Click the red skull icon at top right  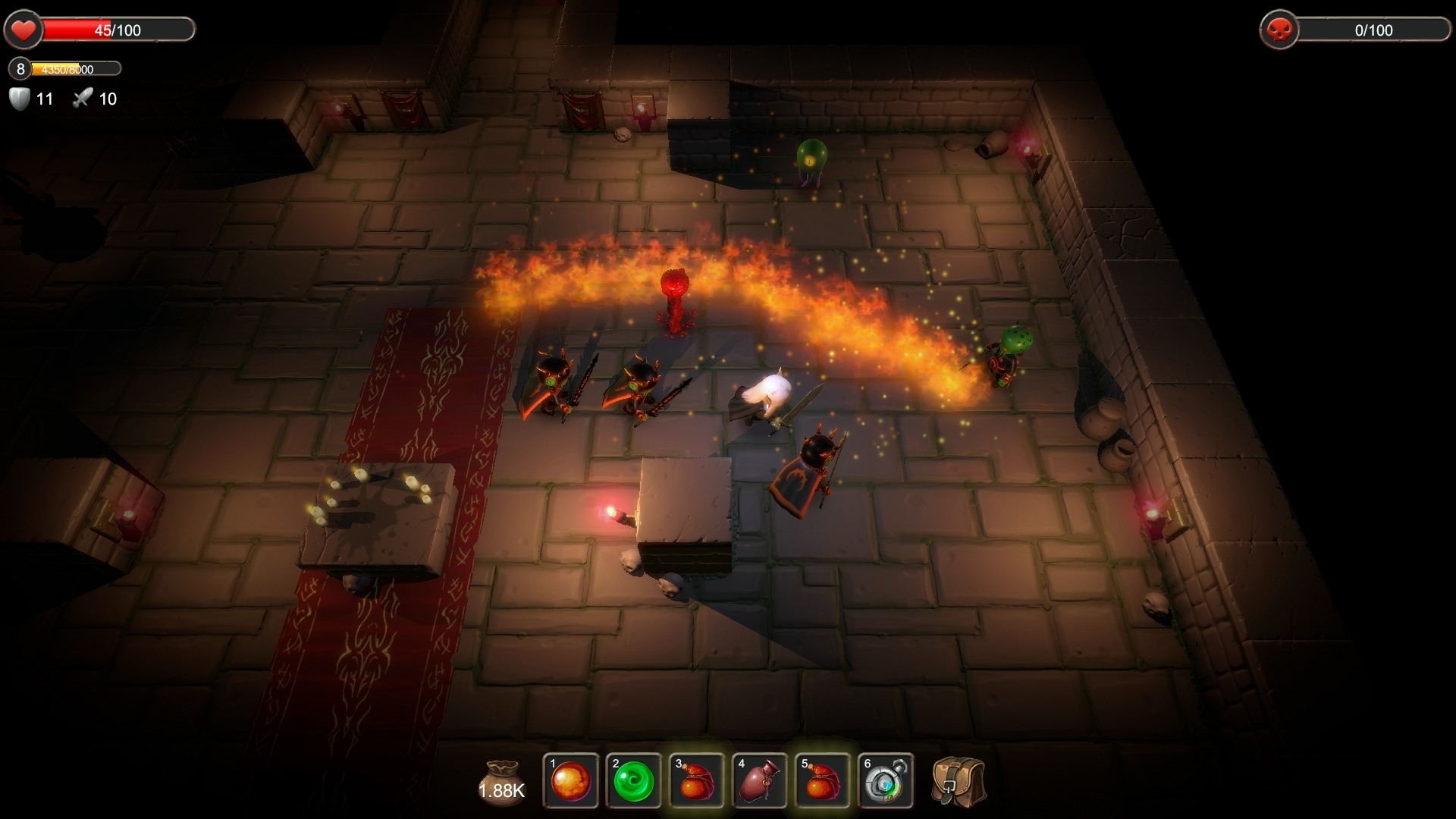pos(1281,30)
